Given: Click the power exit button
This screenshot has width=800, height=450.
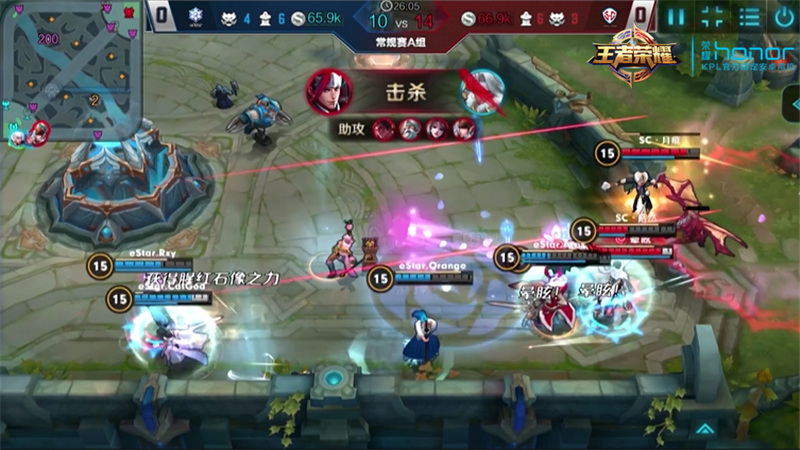Looking at the screenshot, I should pos(784,17).
